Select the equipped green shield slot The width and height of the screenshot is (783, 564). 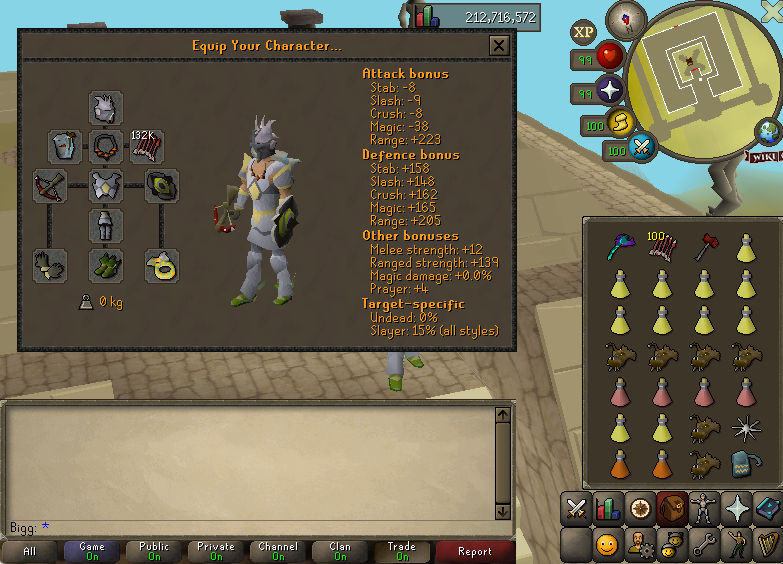[162, 186]
